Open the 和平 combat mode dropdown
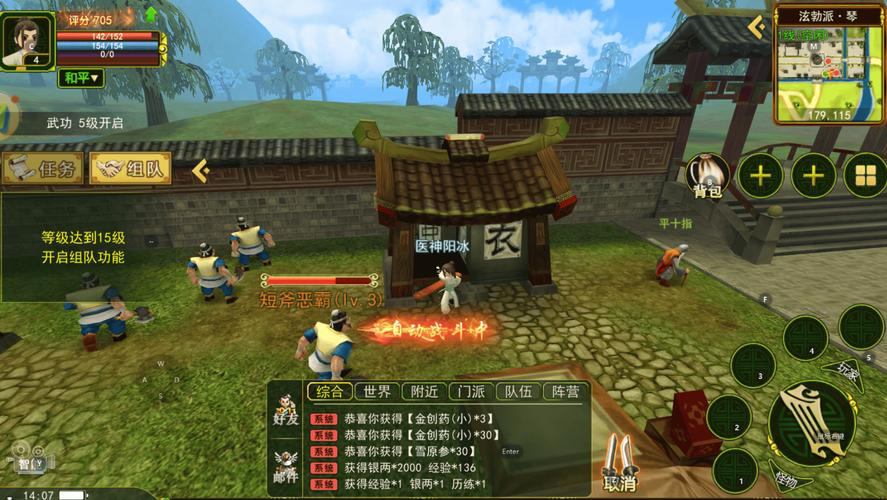The width and height of the screenshot is (887, 500). coord(81,77)
